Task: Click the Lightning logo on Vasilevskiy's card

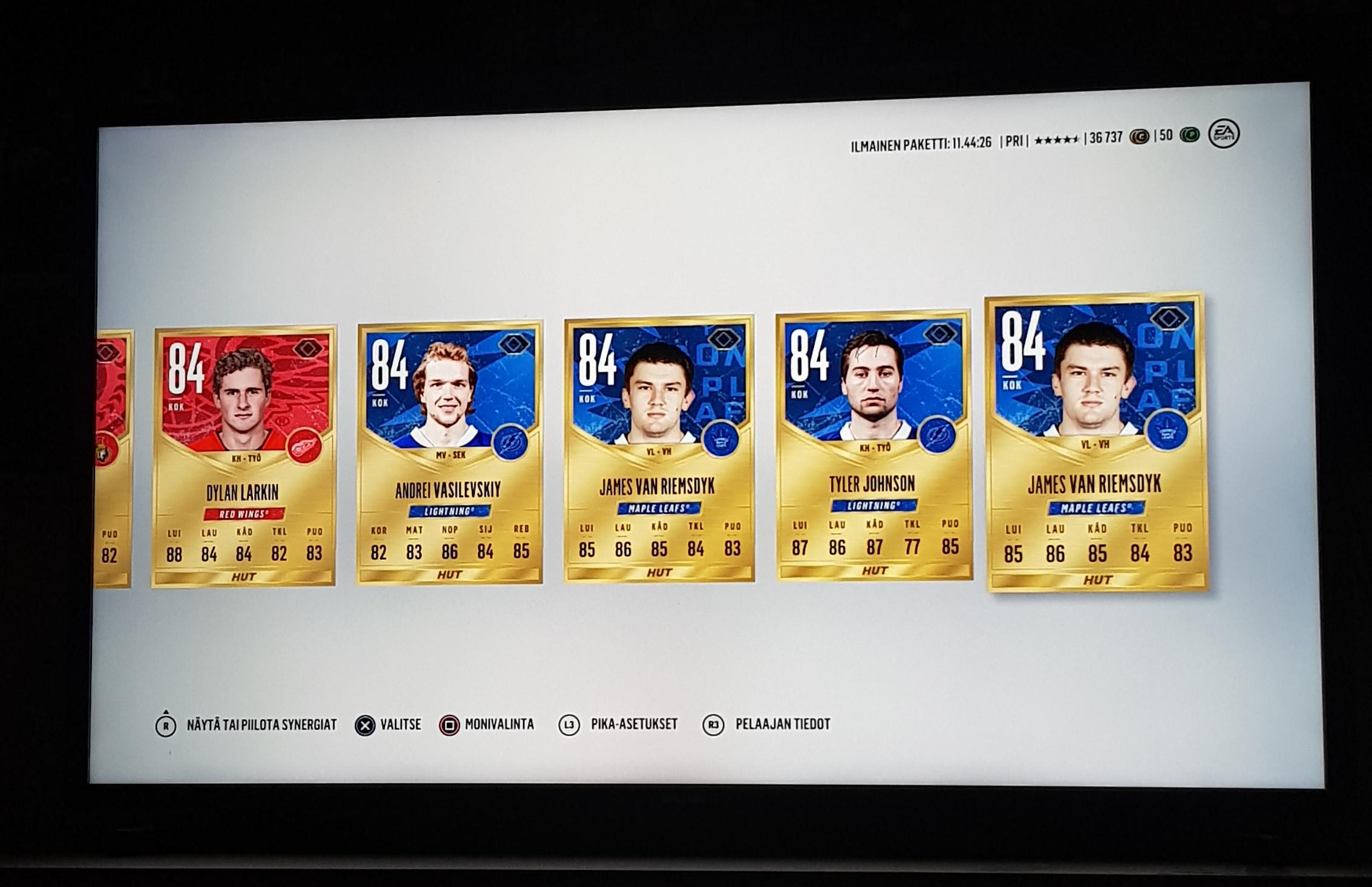Action: coord(511,441)
